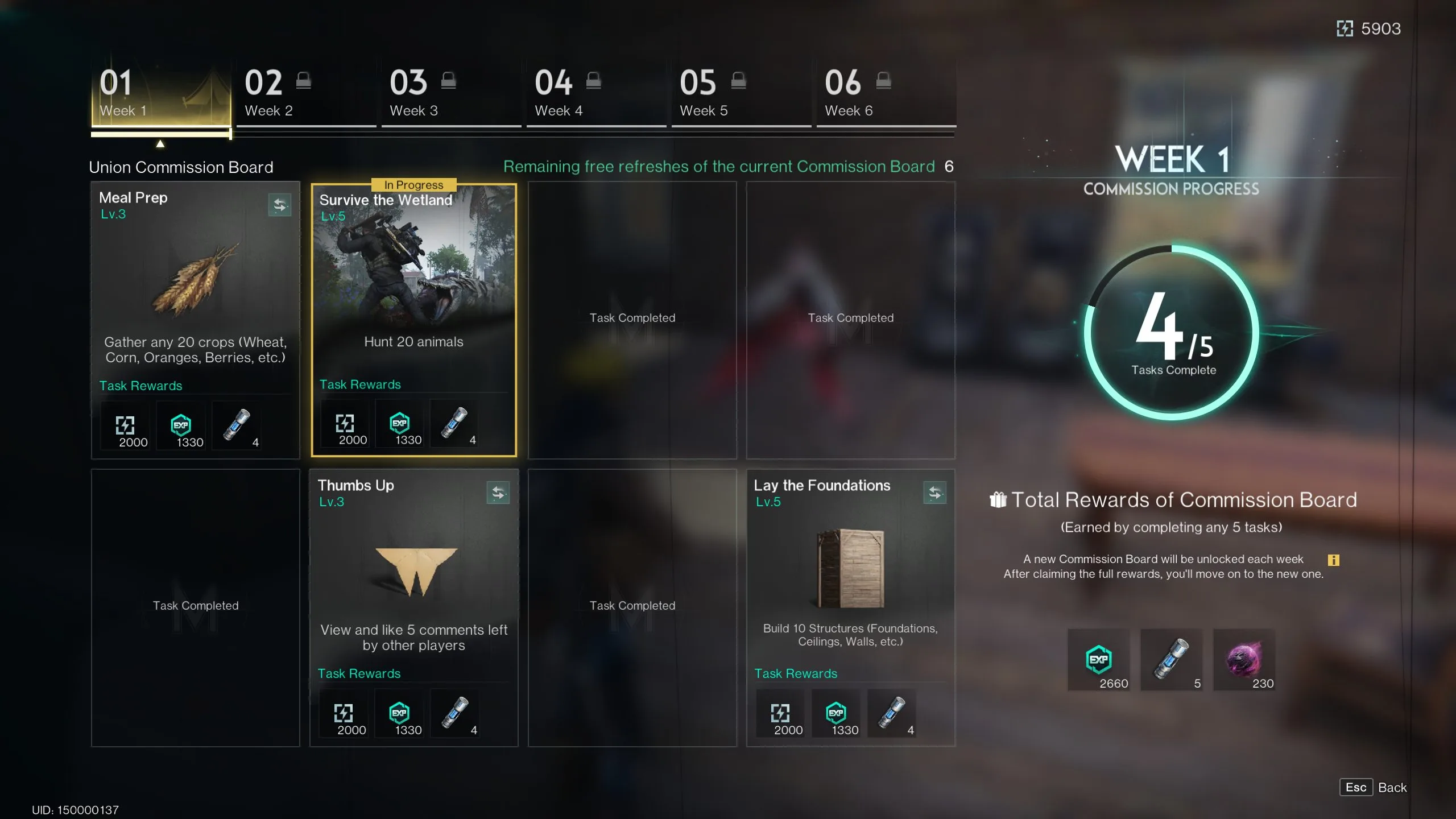Choose the Week 4 tab
Screen dimensions: 1456x819
pos(596,94)
